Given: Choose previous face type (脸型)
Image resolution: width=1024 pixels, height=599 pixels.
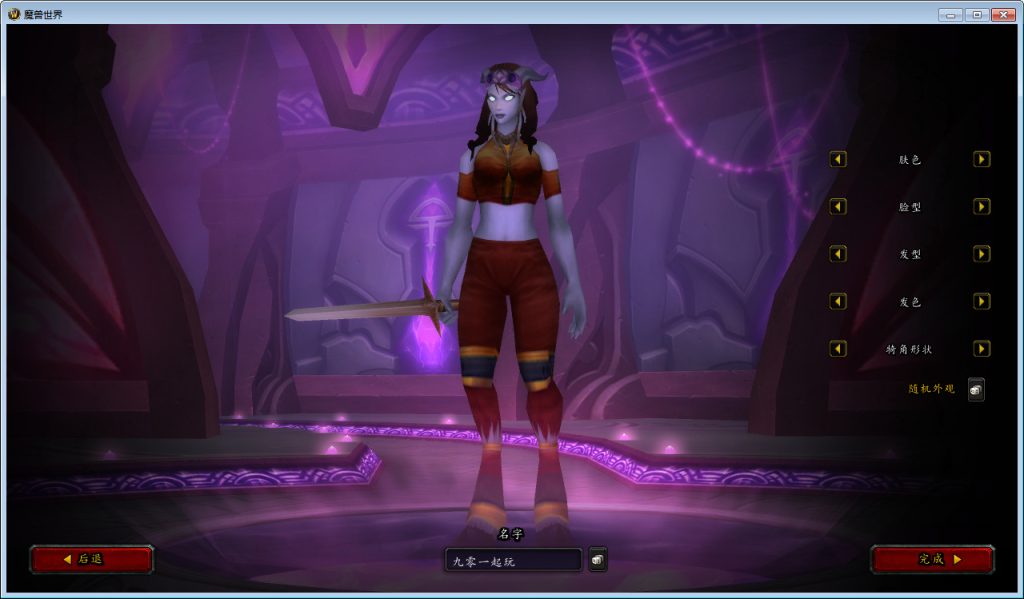Looking at the screenshot, I should (x=838, y=206).
